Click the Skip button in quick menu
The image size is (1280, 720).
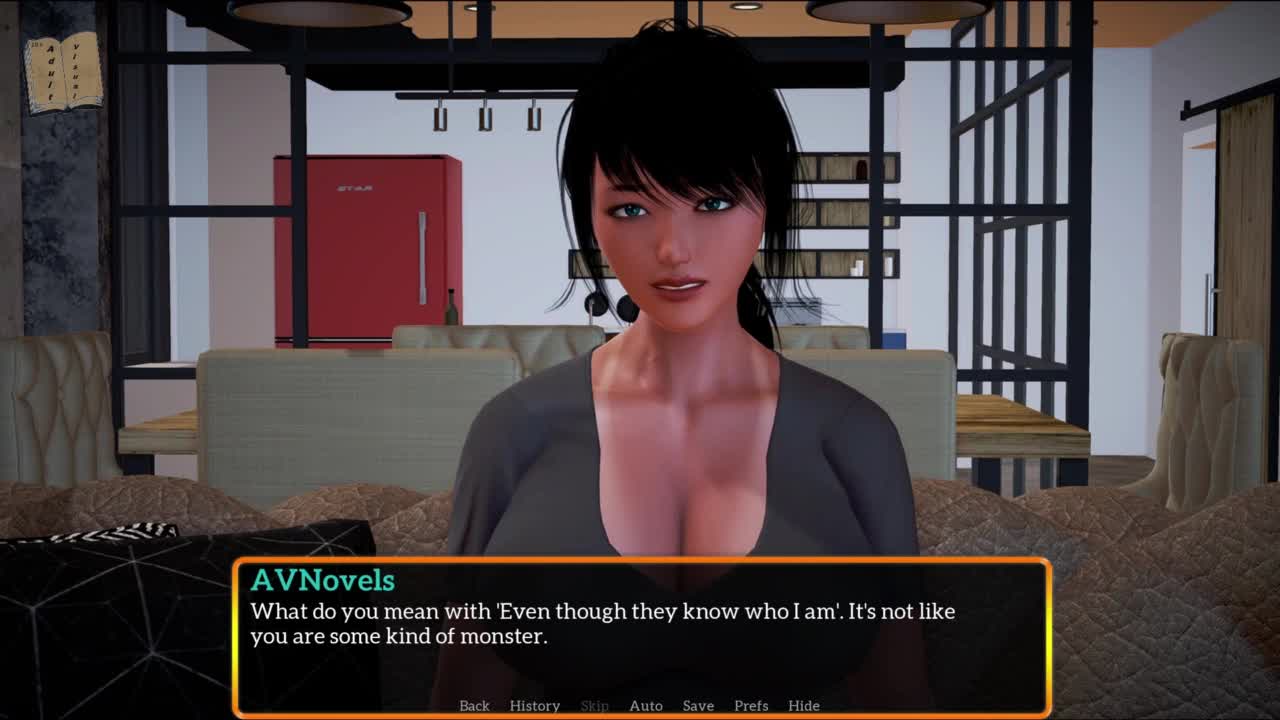tap(594, 705)
